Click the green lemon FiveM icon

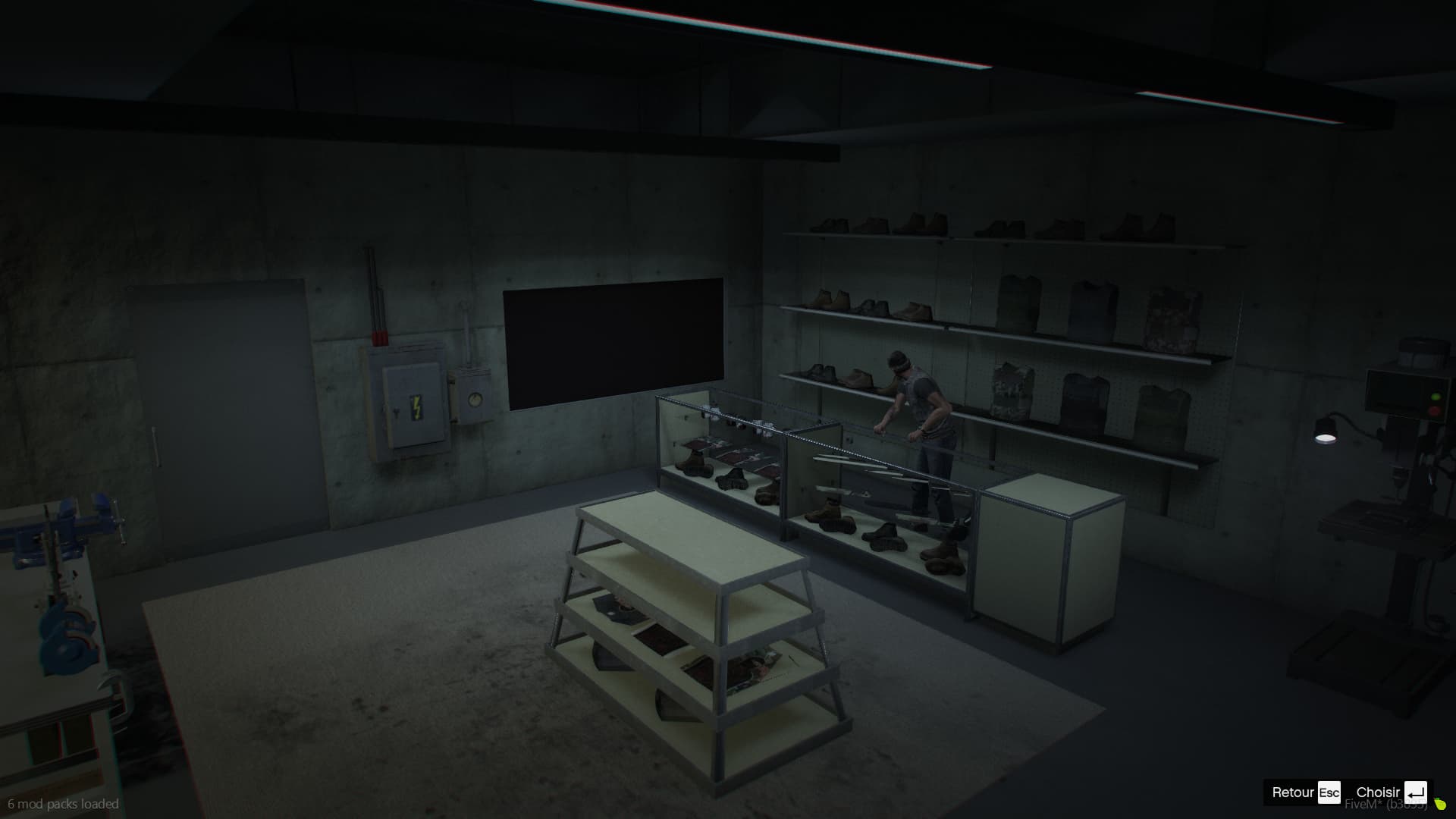pos(1439,802)
